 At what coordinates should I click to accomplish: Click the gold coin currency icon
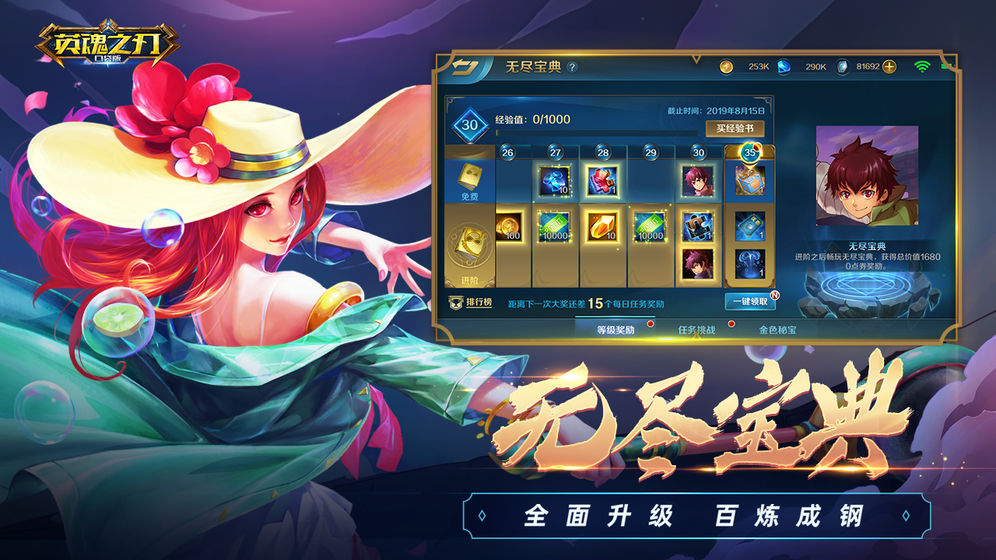pos(727,67)
